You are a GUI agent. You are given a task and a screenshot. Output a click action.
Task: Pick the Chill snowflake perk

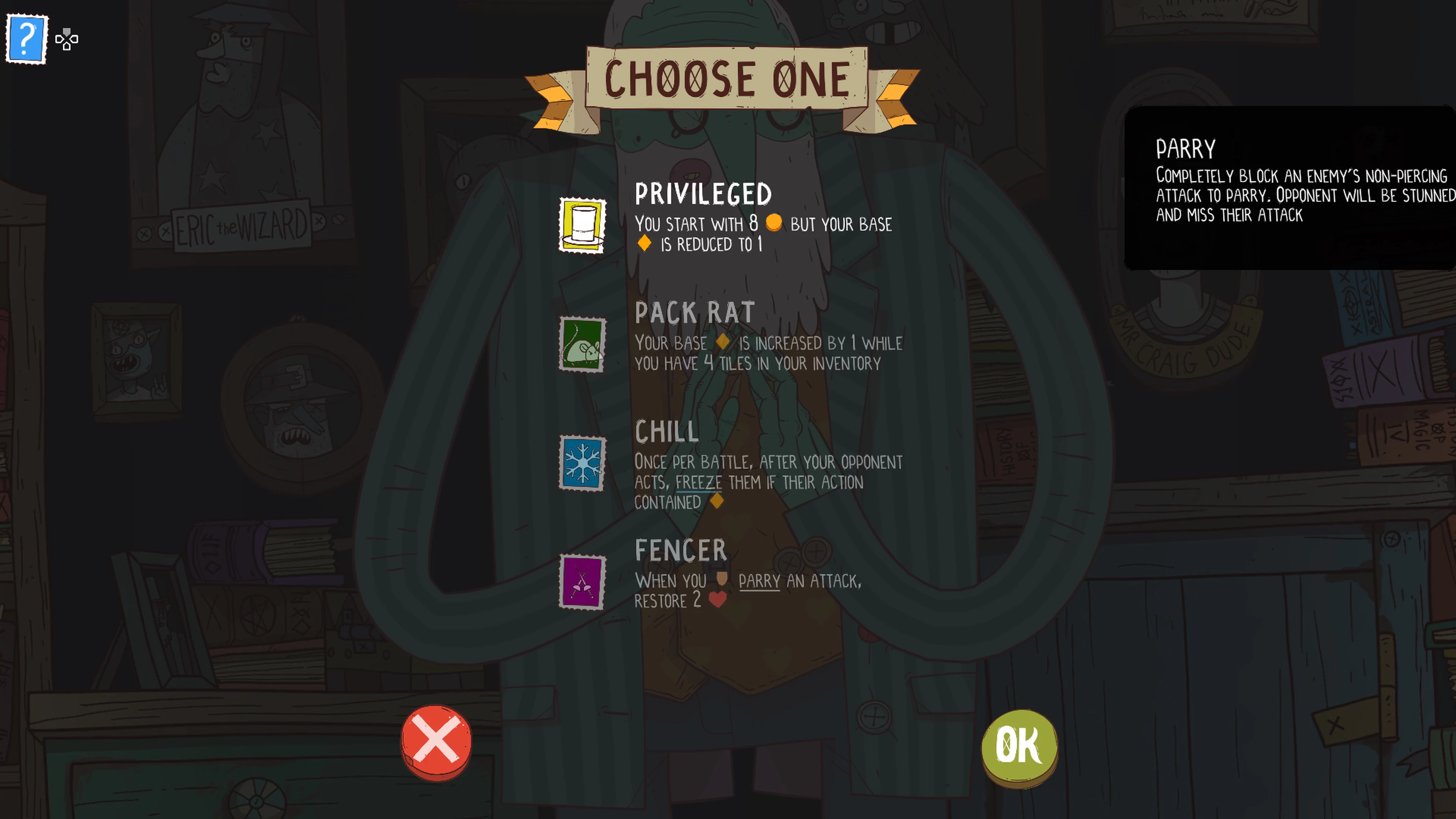pyautogui.click(x=582, y=463)
